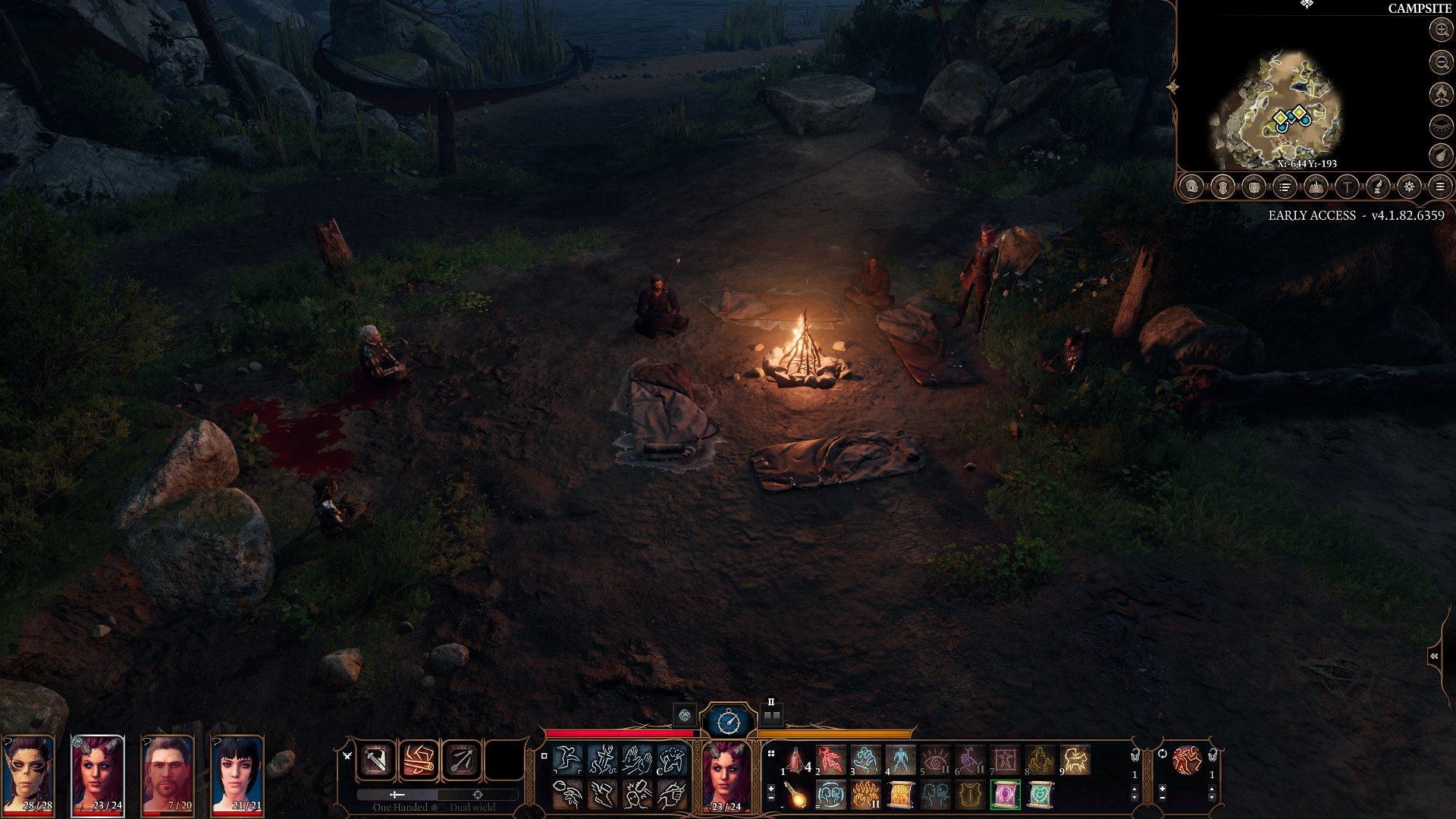Open the main menu hamburger button
The width and height of the screenshot is (1456, 819).
1440,187
